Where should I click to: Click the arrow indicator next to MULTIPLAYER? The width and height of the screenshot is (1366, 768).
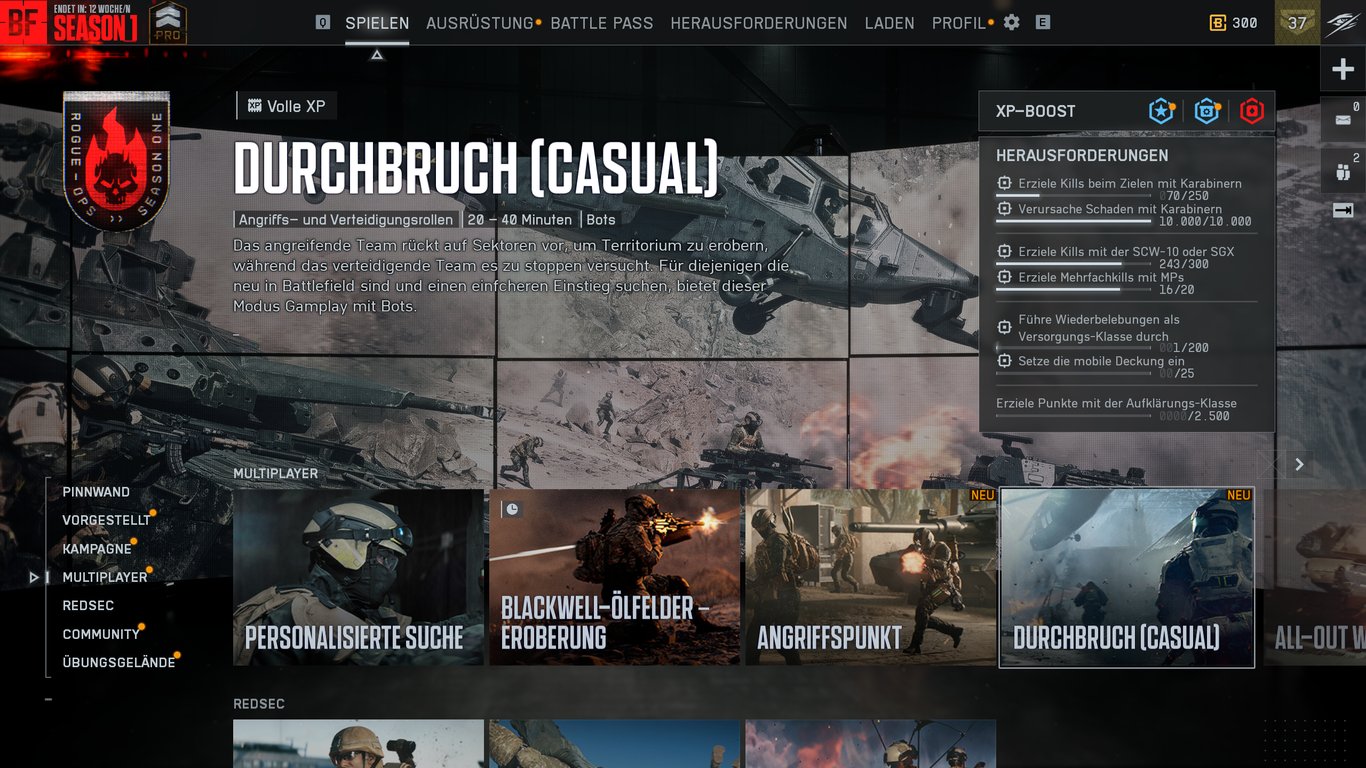(33, 577)
